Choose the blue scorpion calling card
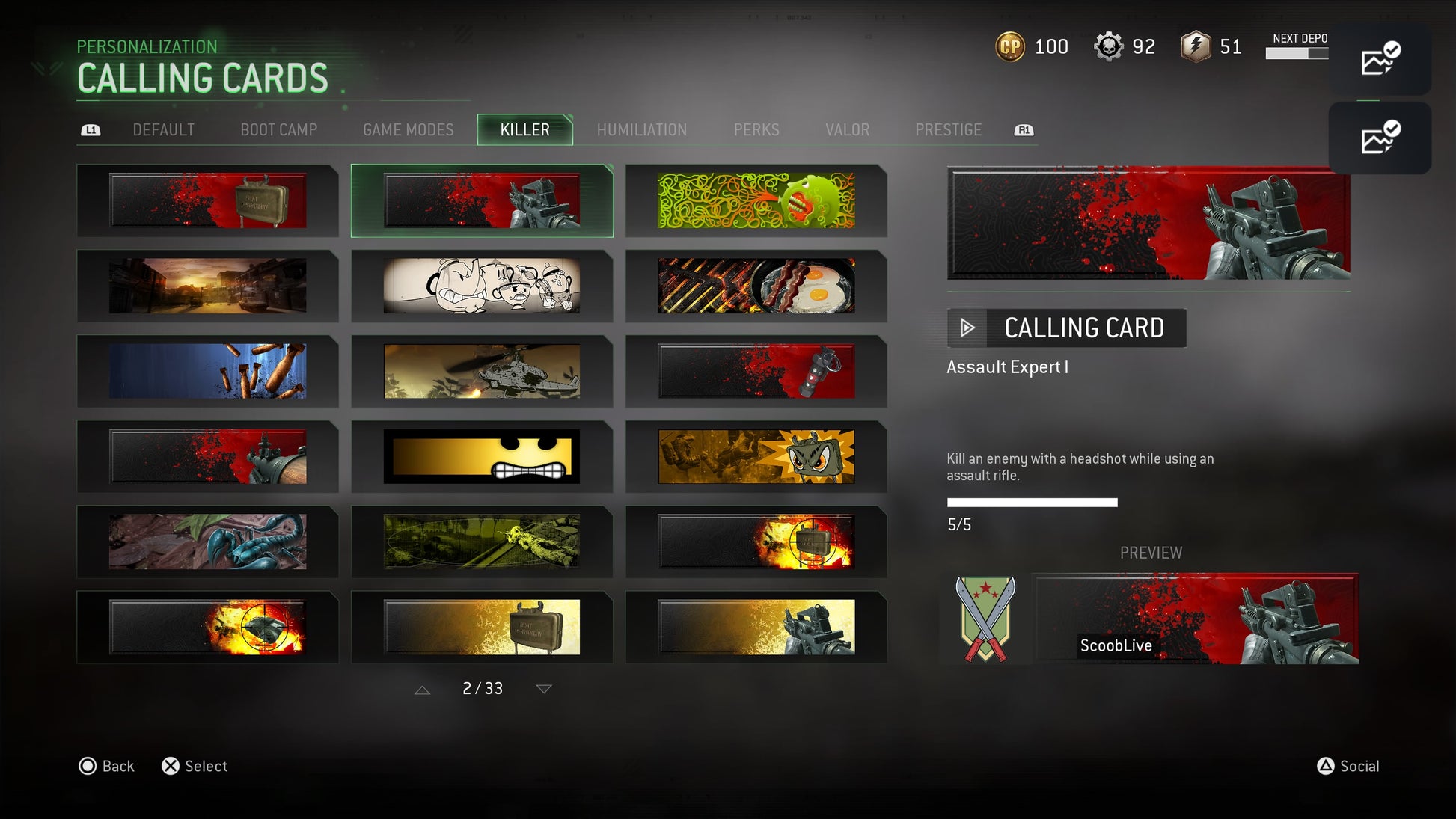1456x819 pixels. tap(207, 542)
